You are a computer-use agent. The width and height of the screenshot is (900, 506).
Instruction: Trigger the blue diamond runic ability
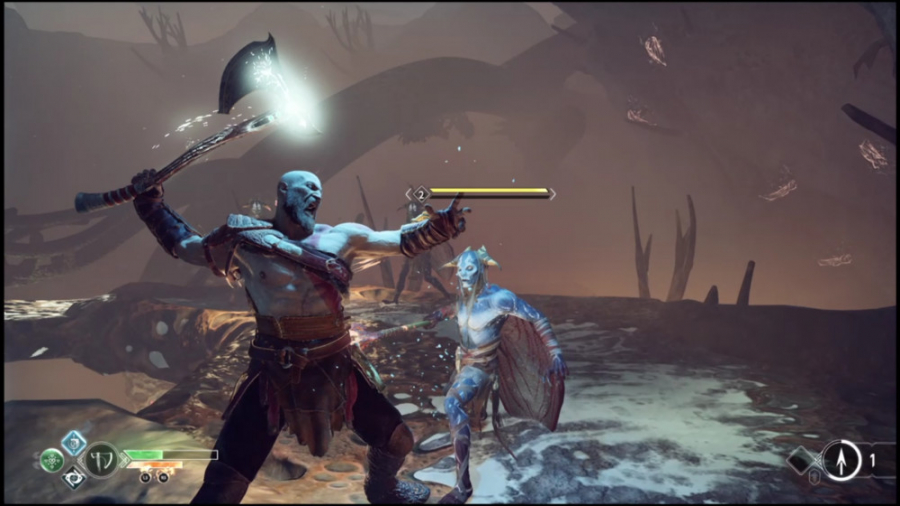[74, 442]
